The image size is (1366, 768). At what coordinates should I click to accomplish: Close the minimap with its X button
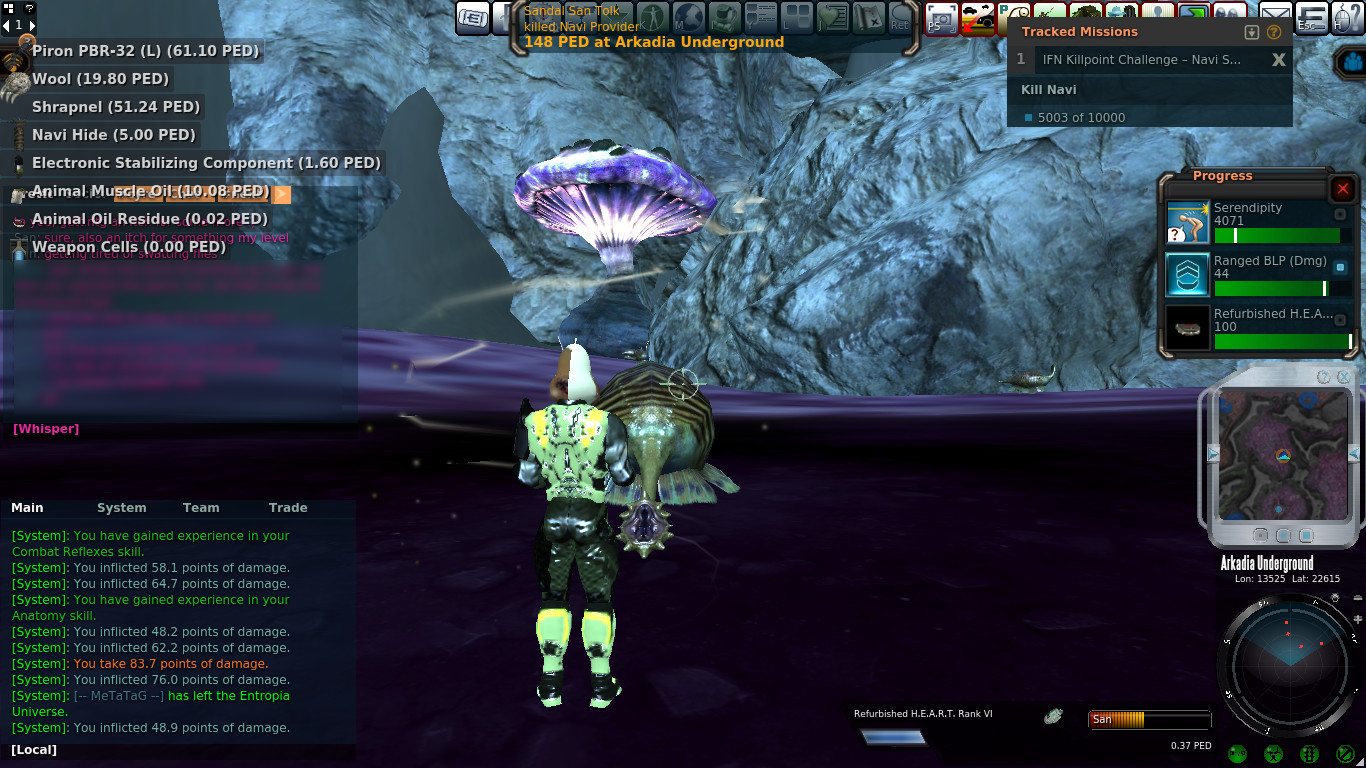(x=1343, y=377)
